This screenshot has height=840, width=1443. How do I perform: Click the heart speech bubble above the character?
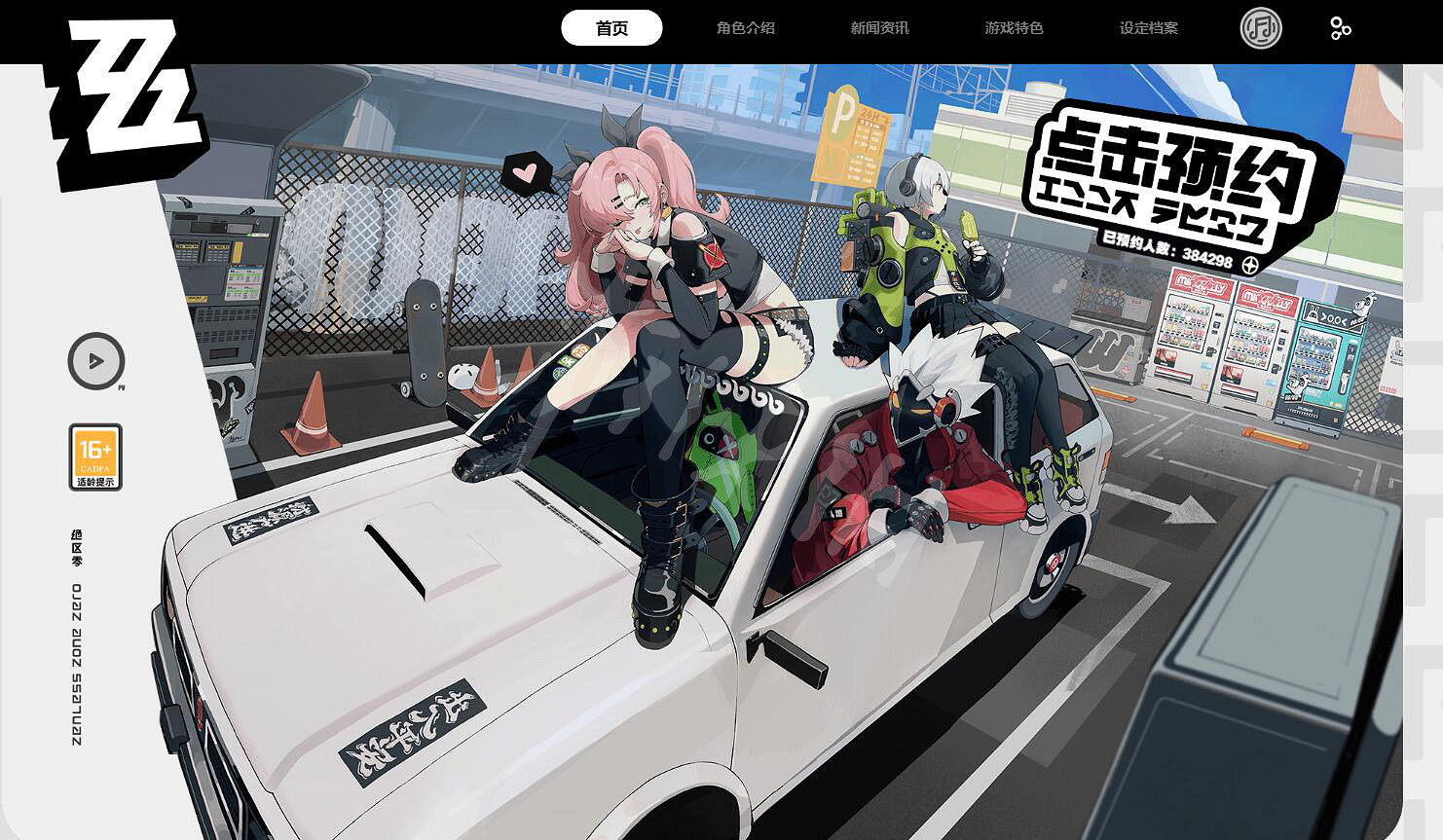pos(527,171)
